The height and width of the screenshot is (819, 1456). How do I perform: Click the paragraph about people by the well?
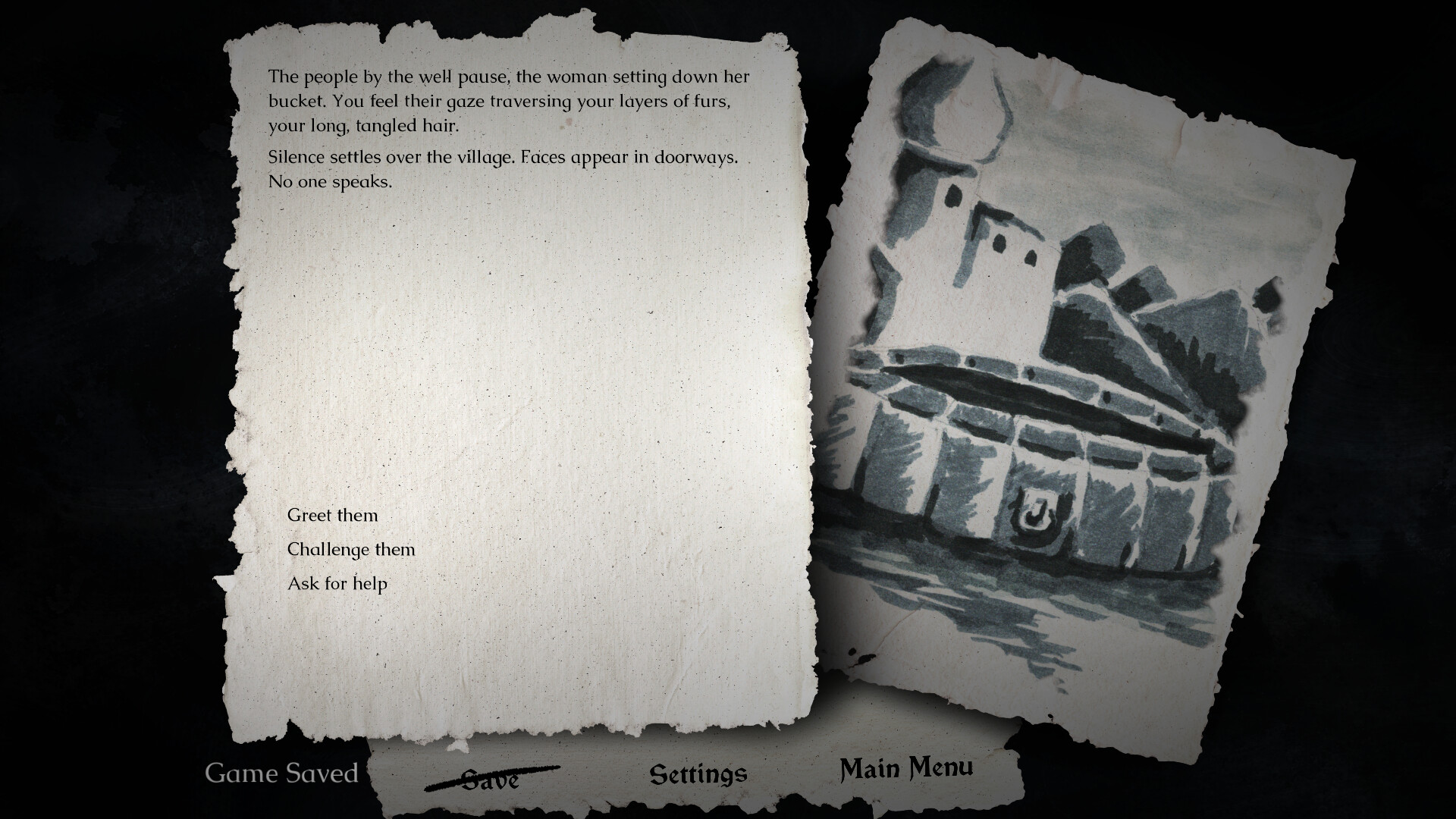[x=508, y=100]
